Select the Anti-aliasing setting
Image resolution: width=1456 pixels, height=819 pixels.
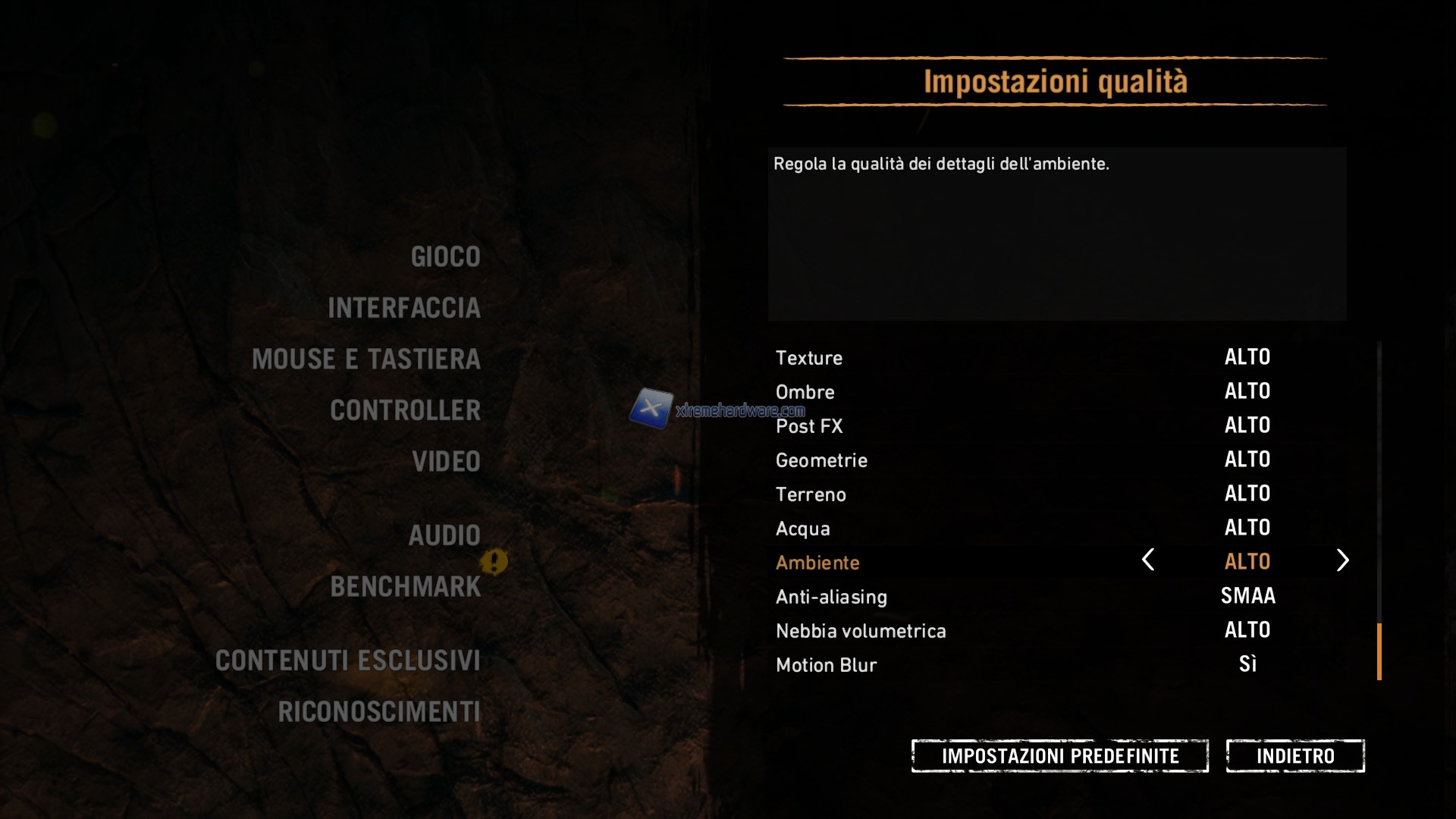pyautogui.click(x=831, y=597)
